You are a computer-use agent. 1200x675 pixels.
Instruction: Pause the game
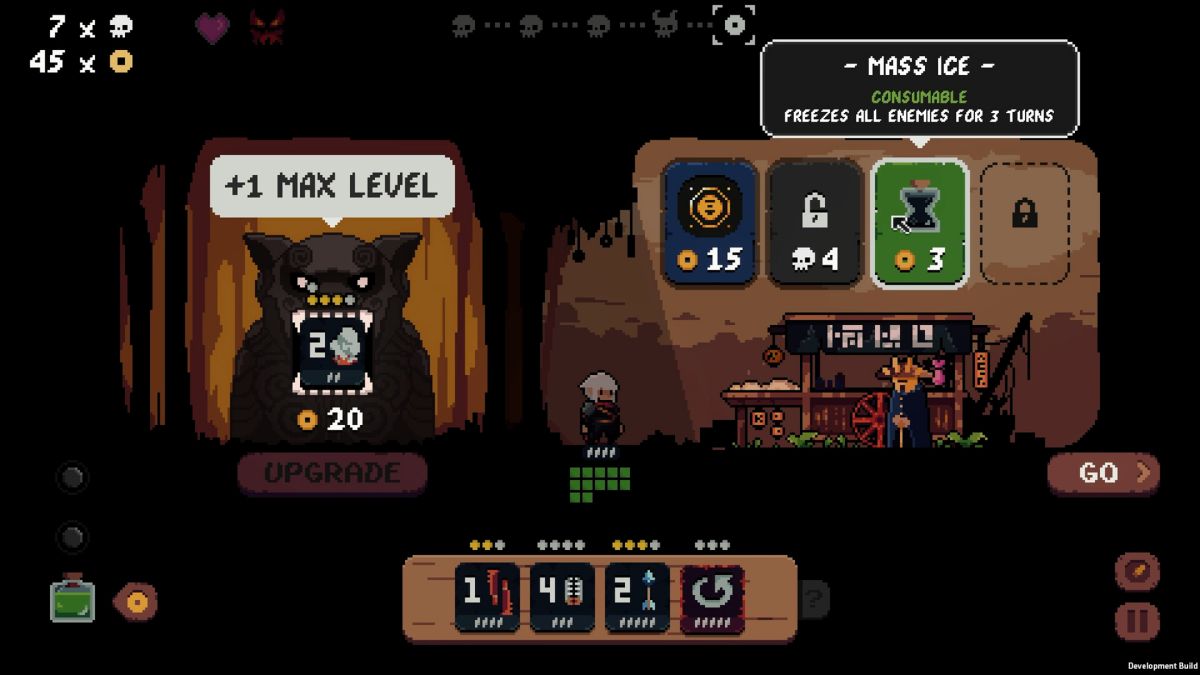[x=1137, y=621]
